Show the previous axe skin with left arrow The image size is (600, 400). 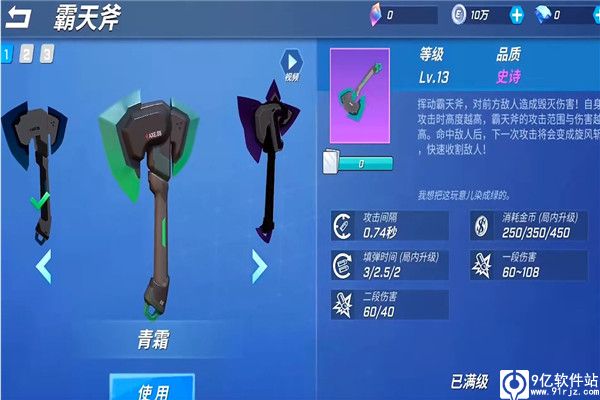coord(43,266)
